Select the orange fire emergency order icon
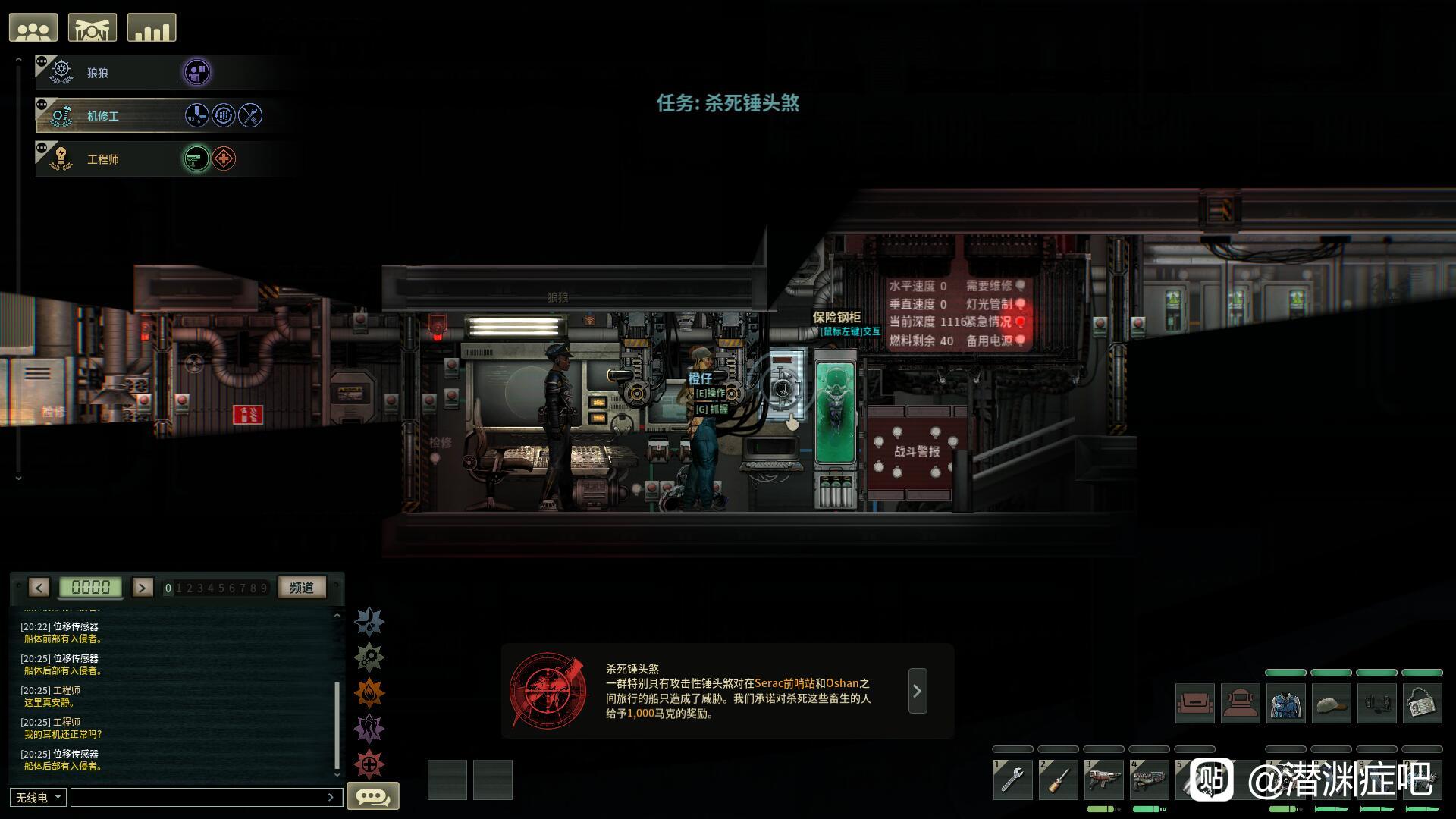The height and width of the screenshot is (819, 1456). (369, 693)
